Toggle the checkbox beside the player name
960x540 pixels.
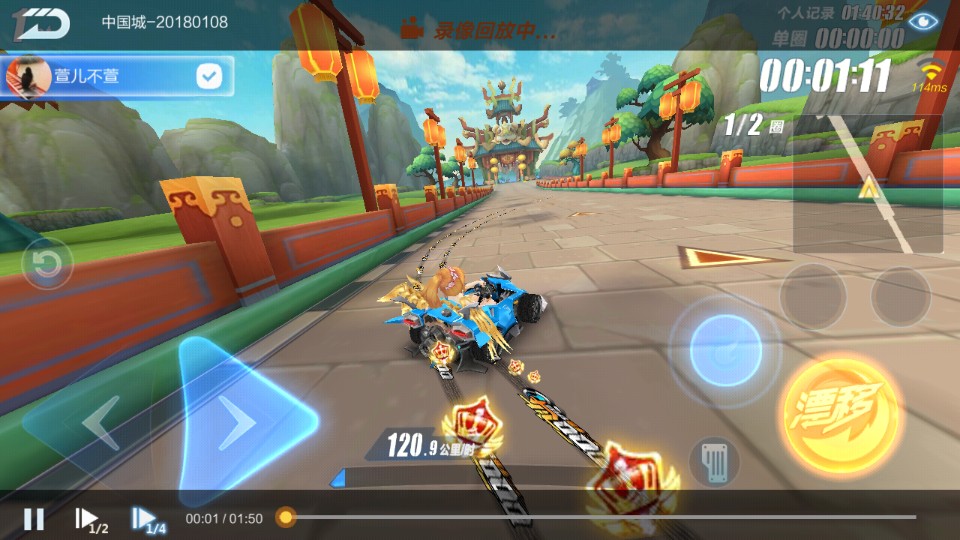[209, 76]
